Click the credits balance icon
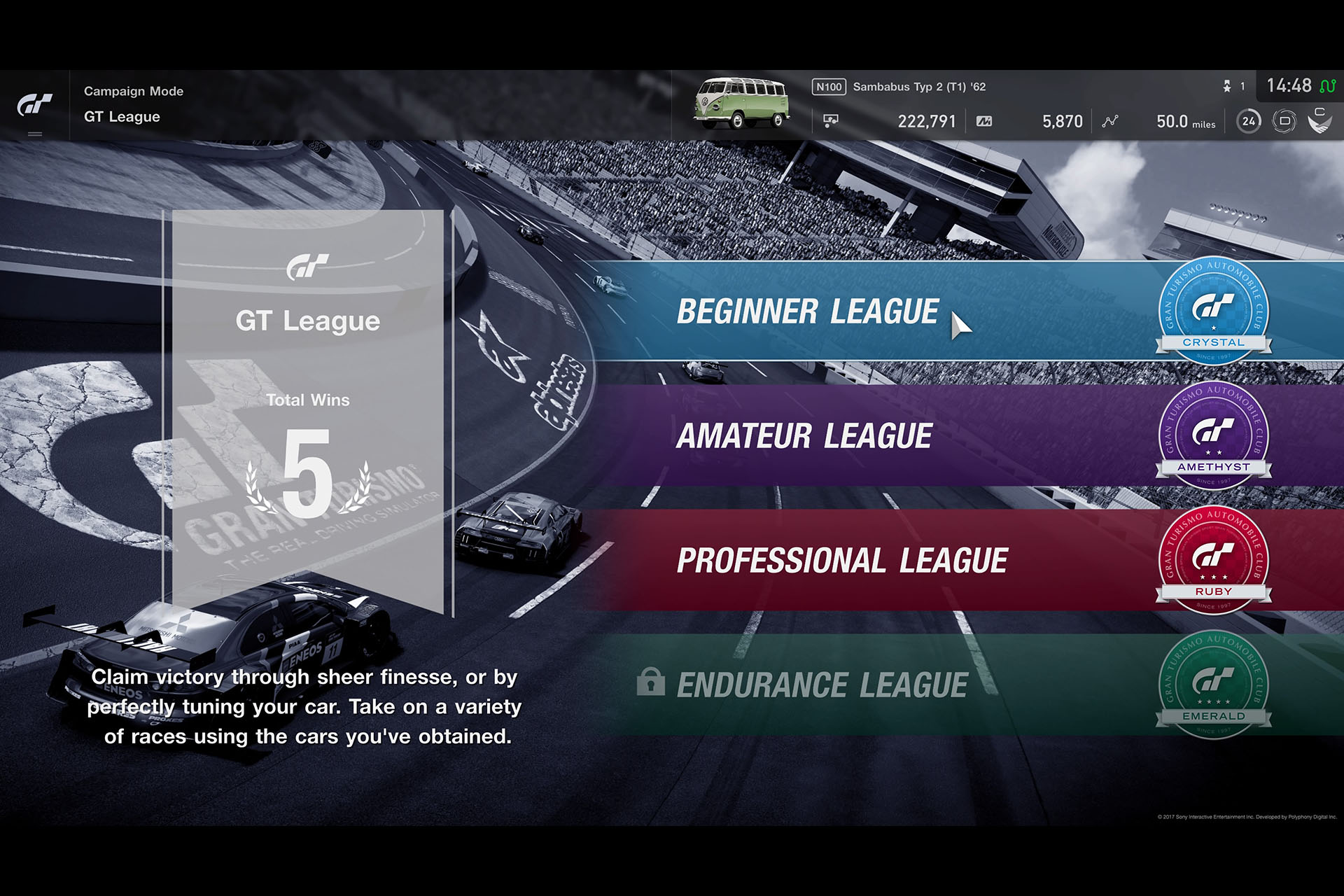 click(831, 120)
